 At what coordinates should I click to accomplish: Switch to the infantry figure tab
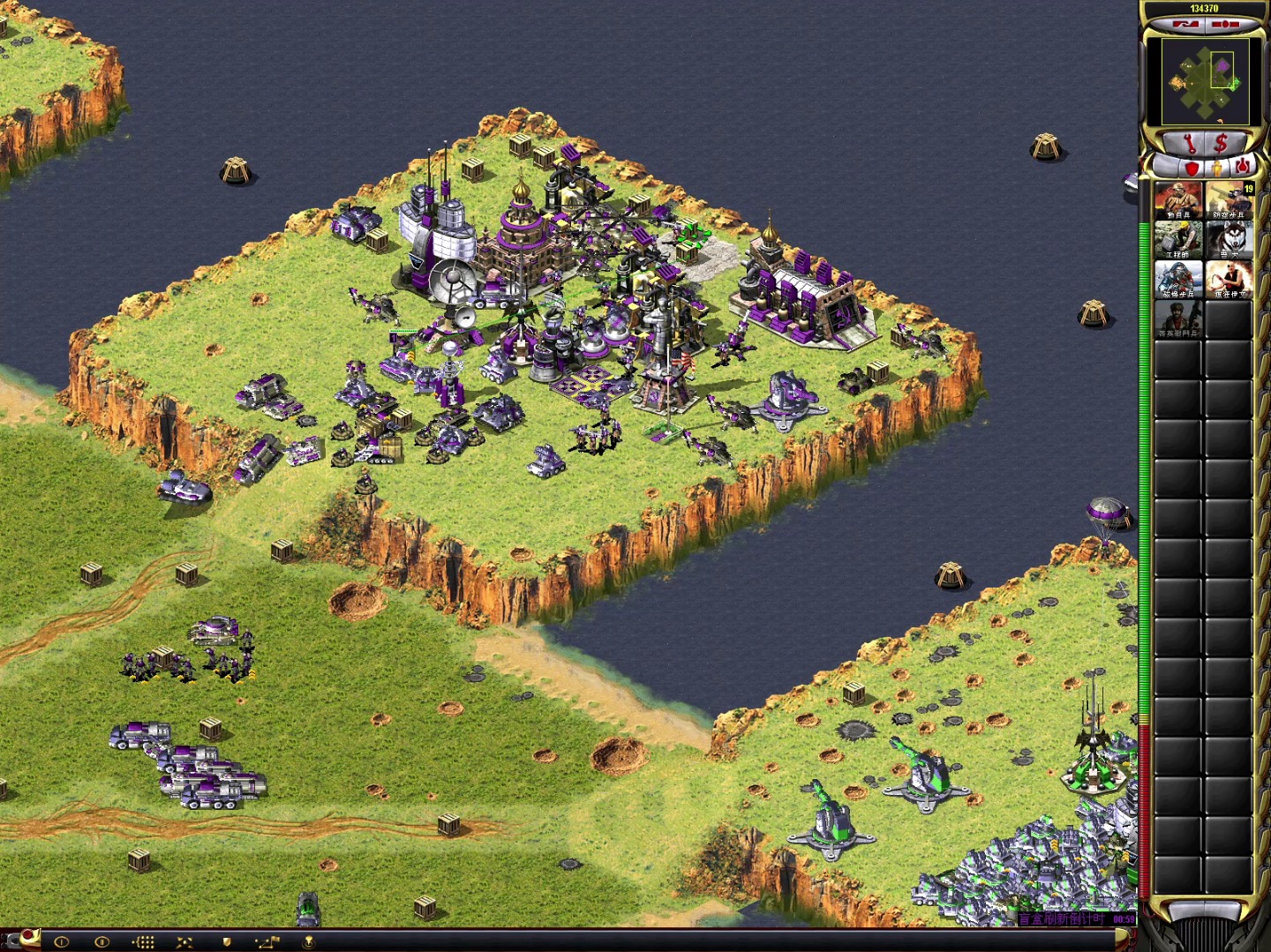tap(1217, 167)
